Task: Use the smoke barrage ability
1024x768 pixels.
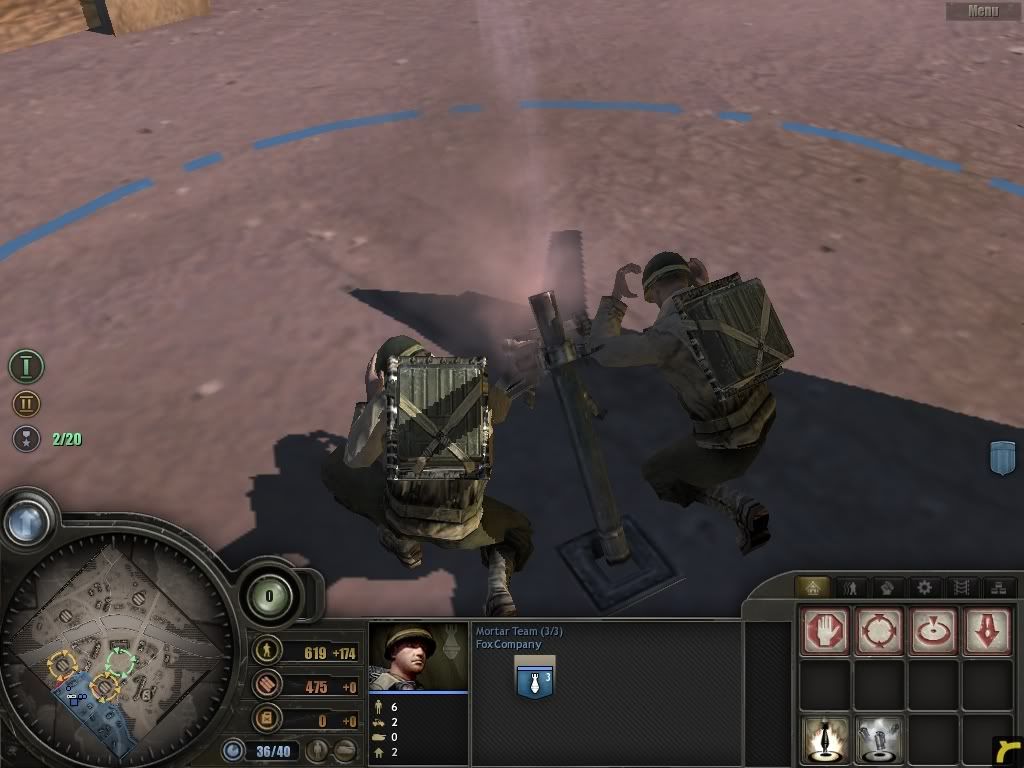Action: (879, 739)
